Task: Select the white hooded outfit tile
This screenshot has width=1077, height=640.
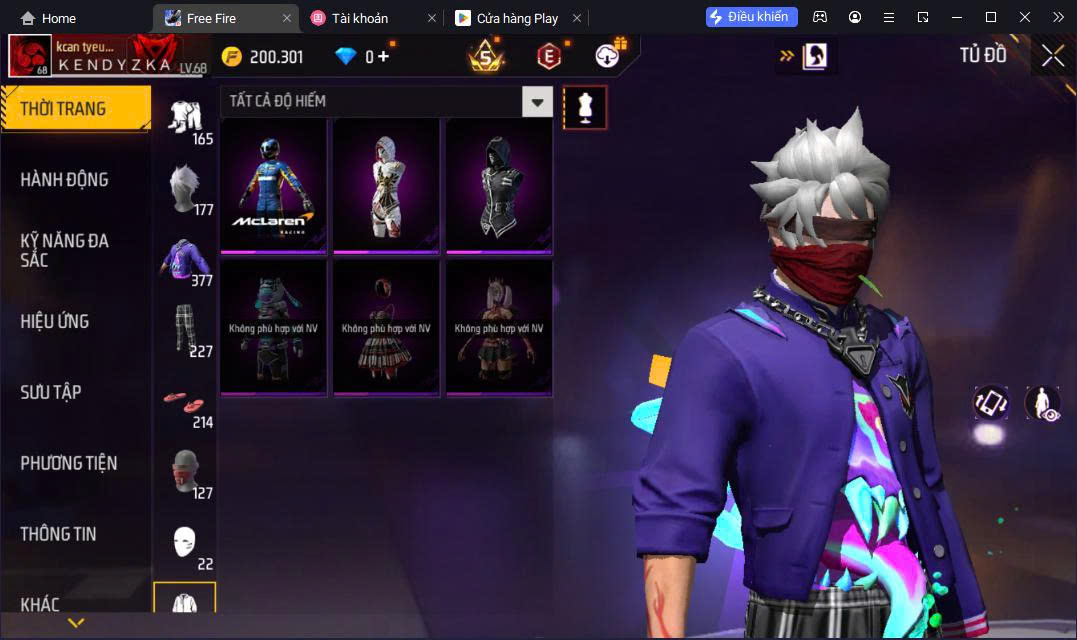Action: [x=386, y=185]
